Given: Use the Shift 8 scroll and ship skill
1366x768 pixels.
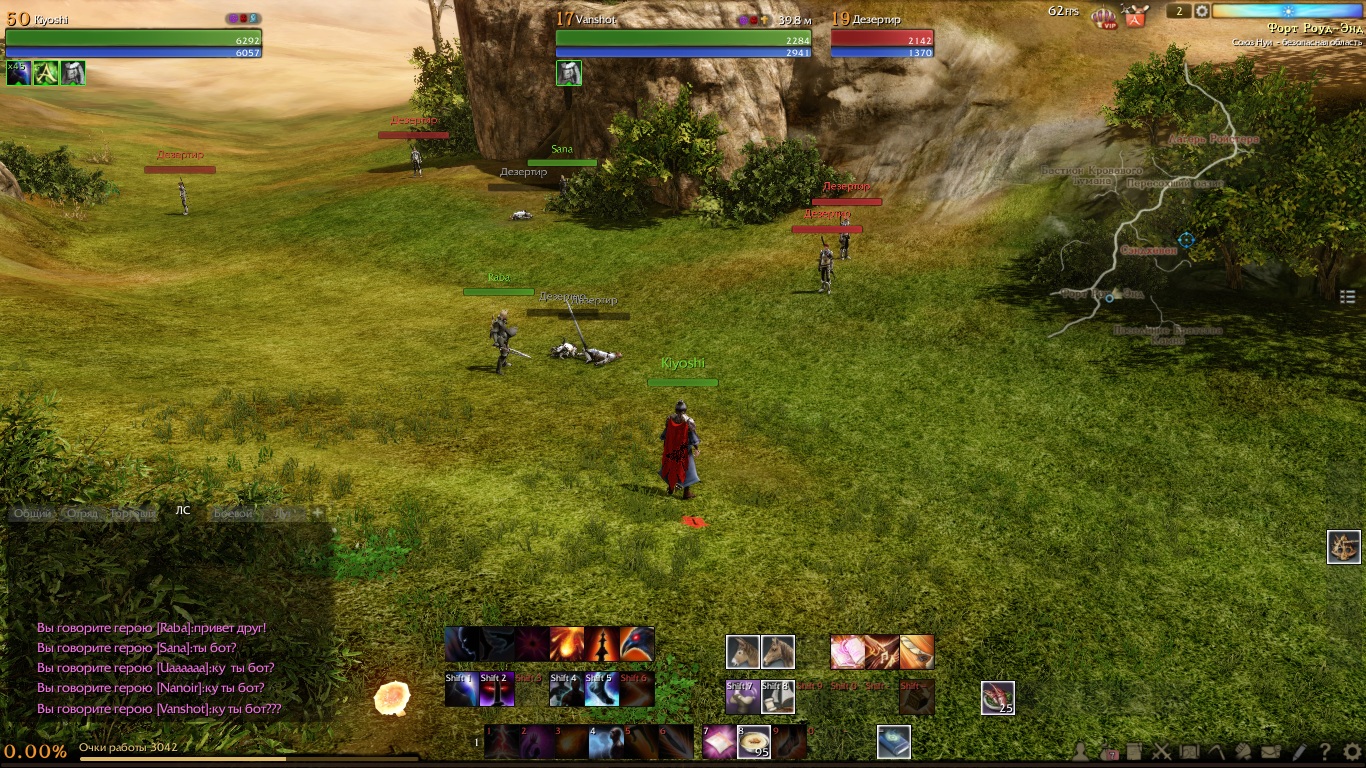Looking at the screenshot, I should pos(778,697).
